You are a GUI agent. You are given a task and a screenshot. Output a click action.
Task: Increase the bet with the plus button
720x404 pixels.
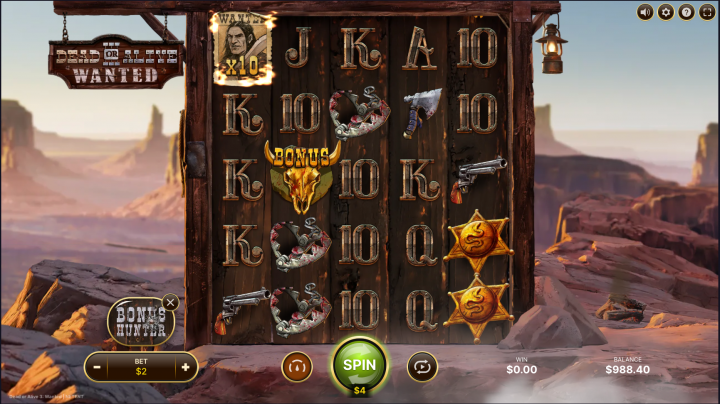(x=185, y=367)
